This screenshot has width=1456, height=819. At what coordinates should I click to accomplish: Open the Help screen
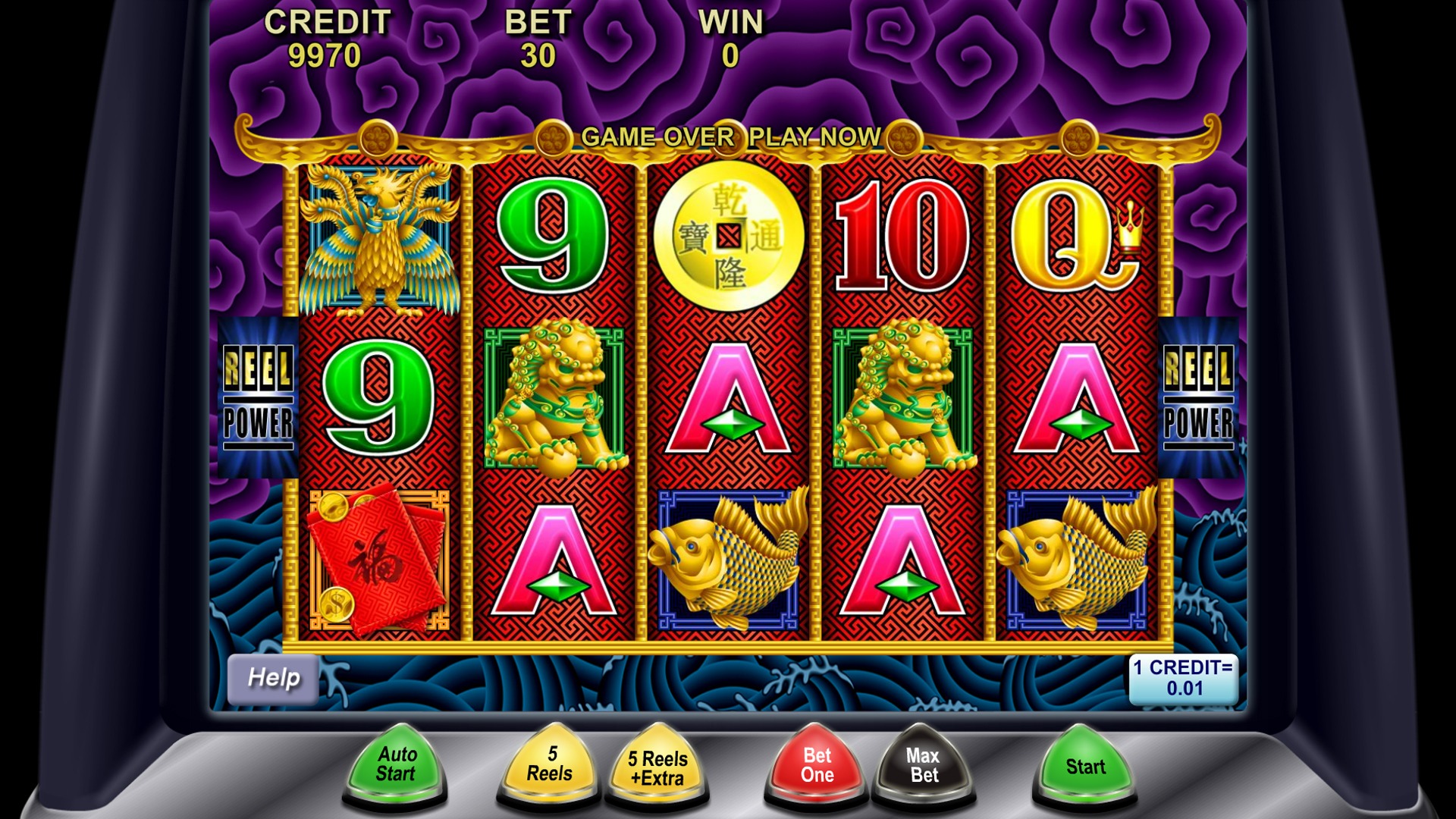[x=273, y=678]
